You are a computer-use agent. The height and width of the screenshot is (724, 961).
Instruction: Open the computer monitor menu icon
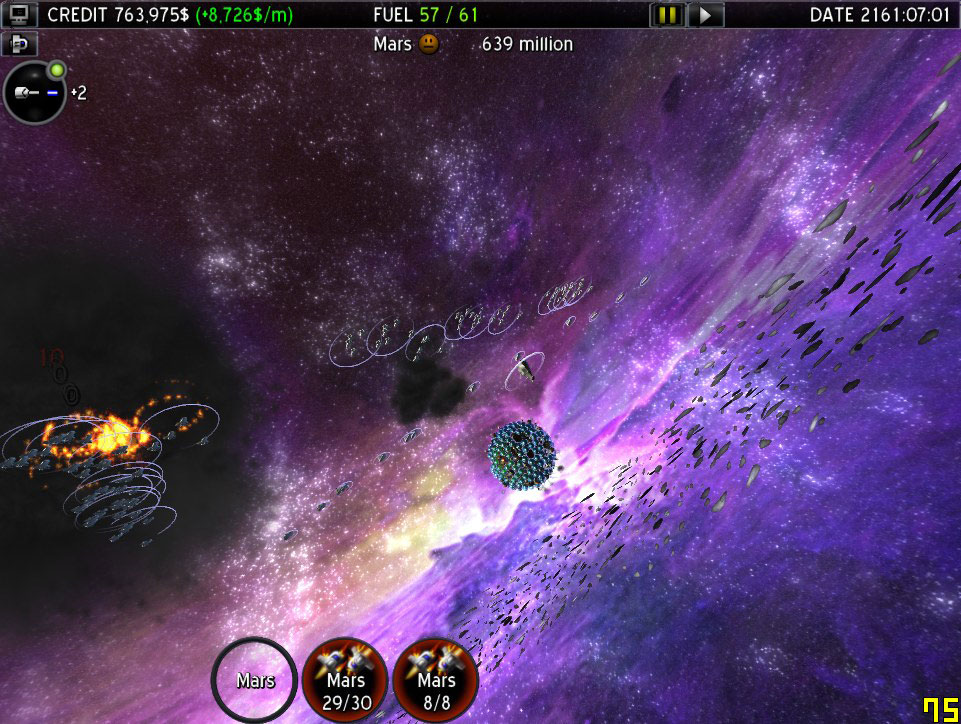pyautogui.click(x=20, y=15)
